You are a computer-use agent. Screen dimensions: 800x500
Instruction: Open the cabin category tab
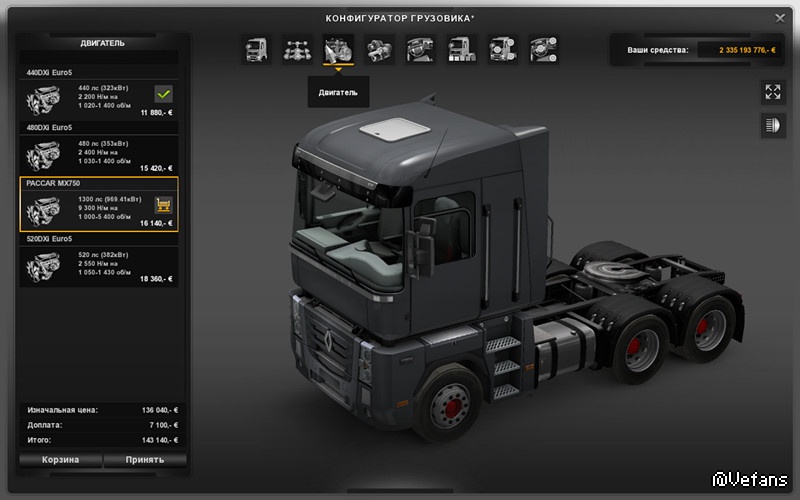(257, 49)
